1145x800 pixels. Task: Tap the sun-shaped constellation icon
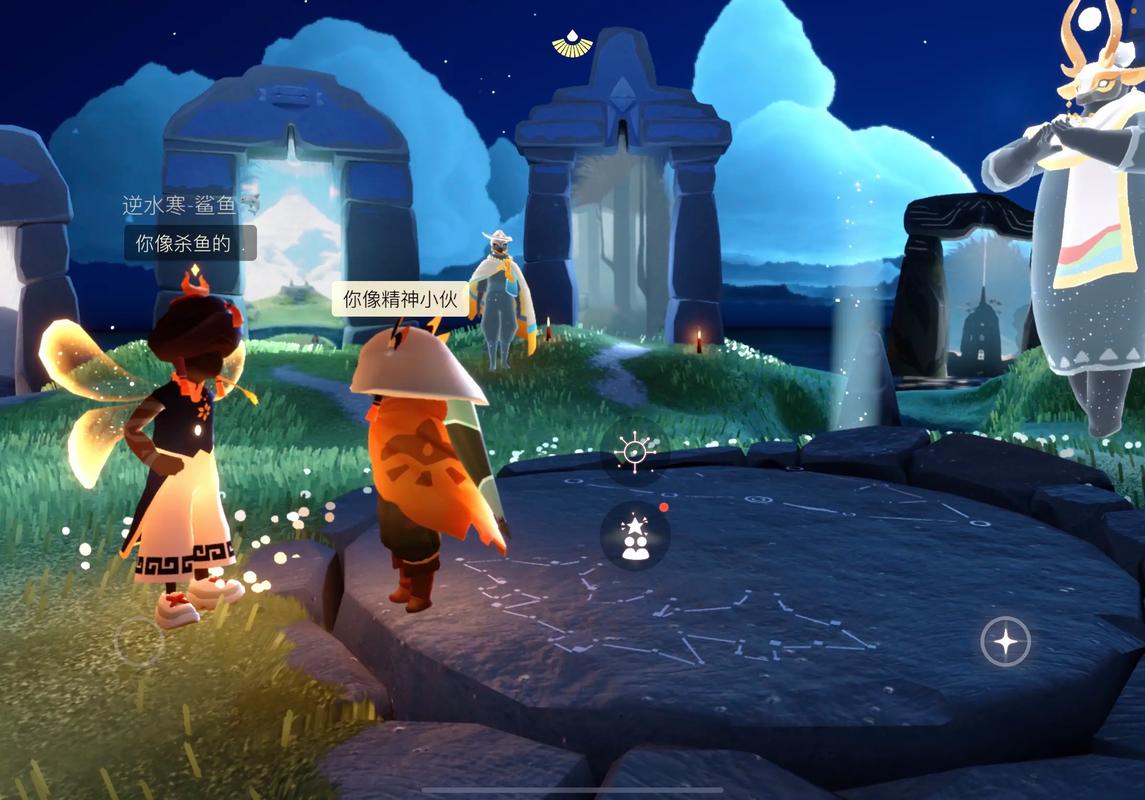pyautogui.click(x=635, y=453)
